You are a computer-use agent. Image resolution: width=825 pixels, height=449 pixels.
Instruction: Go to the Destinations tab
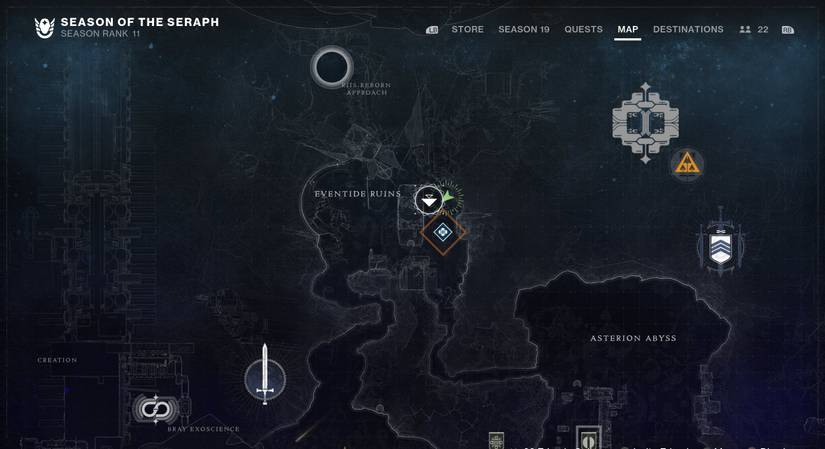tap(688, 30)
